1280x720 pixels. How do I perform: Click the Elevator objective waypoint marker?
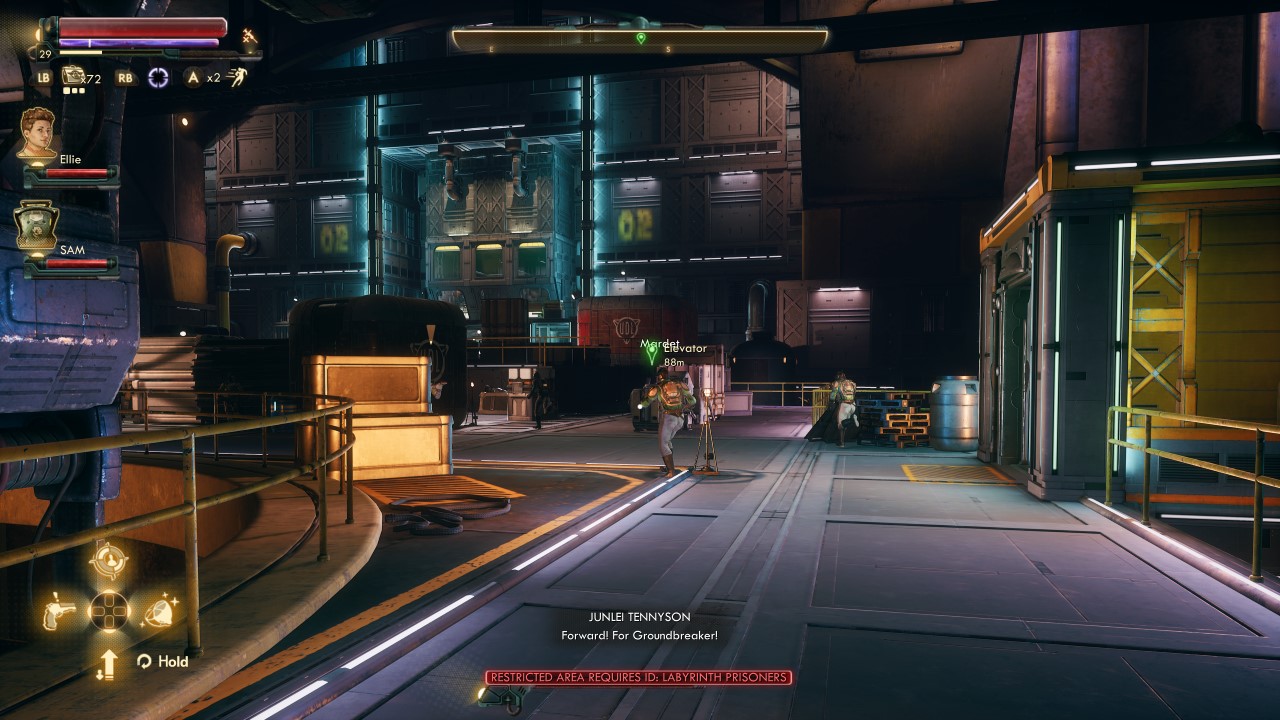click(x=652, y=353)
